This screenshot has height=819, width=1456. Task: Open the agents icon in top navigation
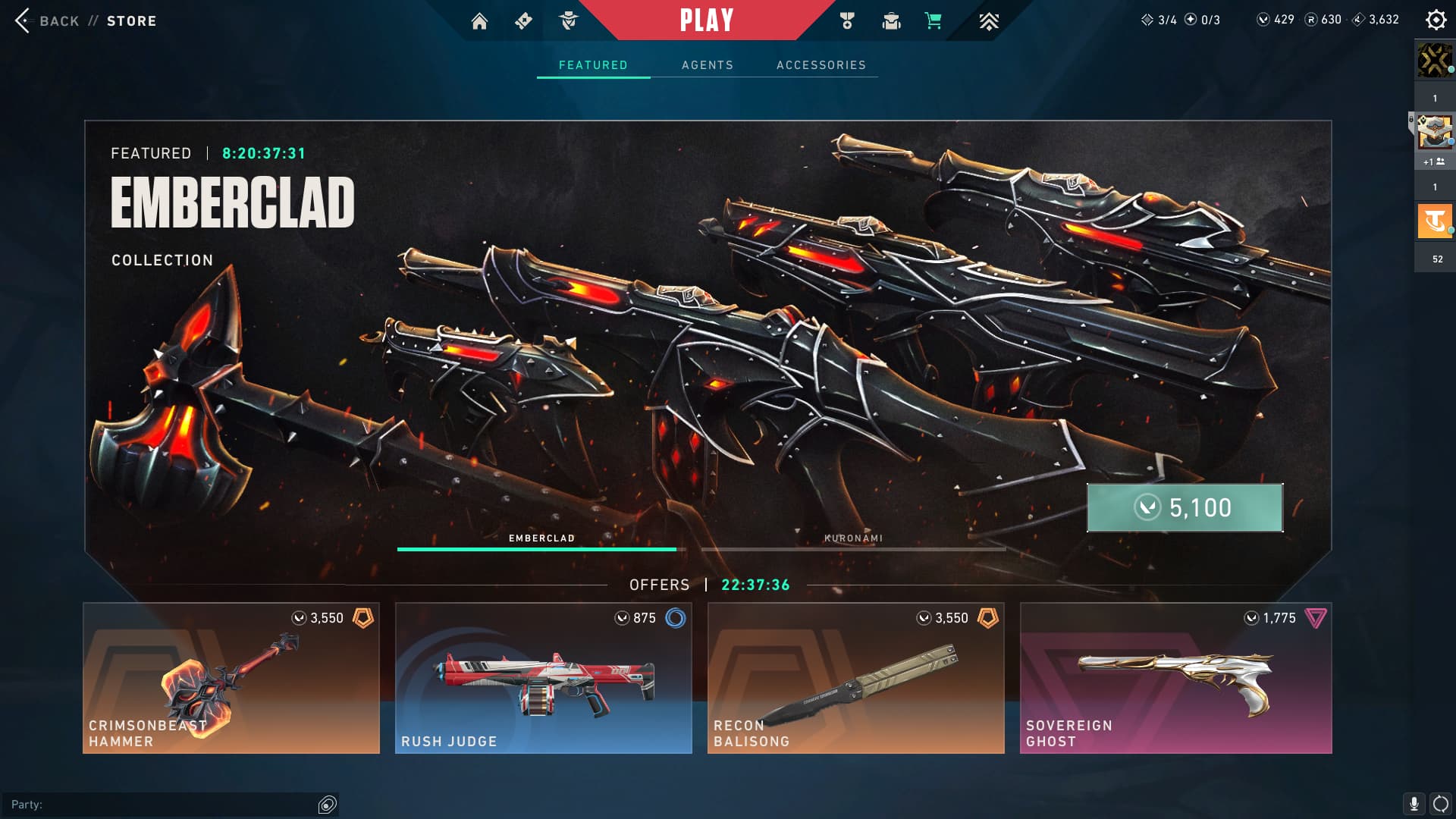click(x=568, y=21)
